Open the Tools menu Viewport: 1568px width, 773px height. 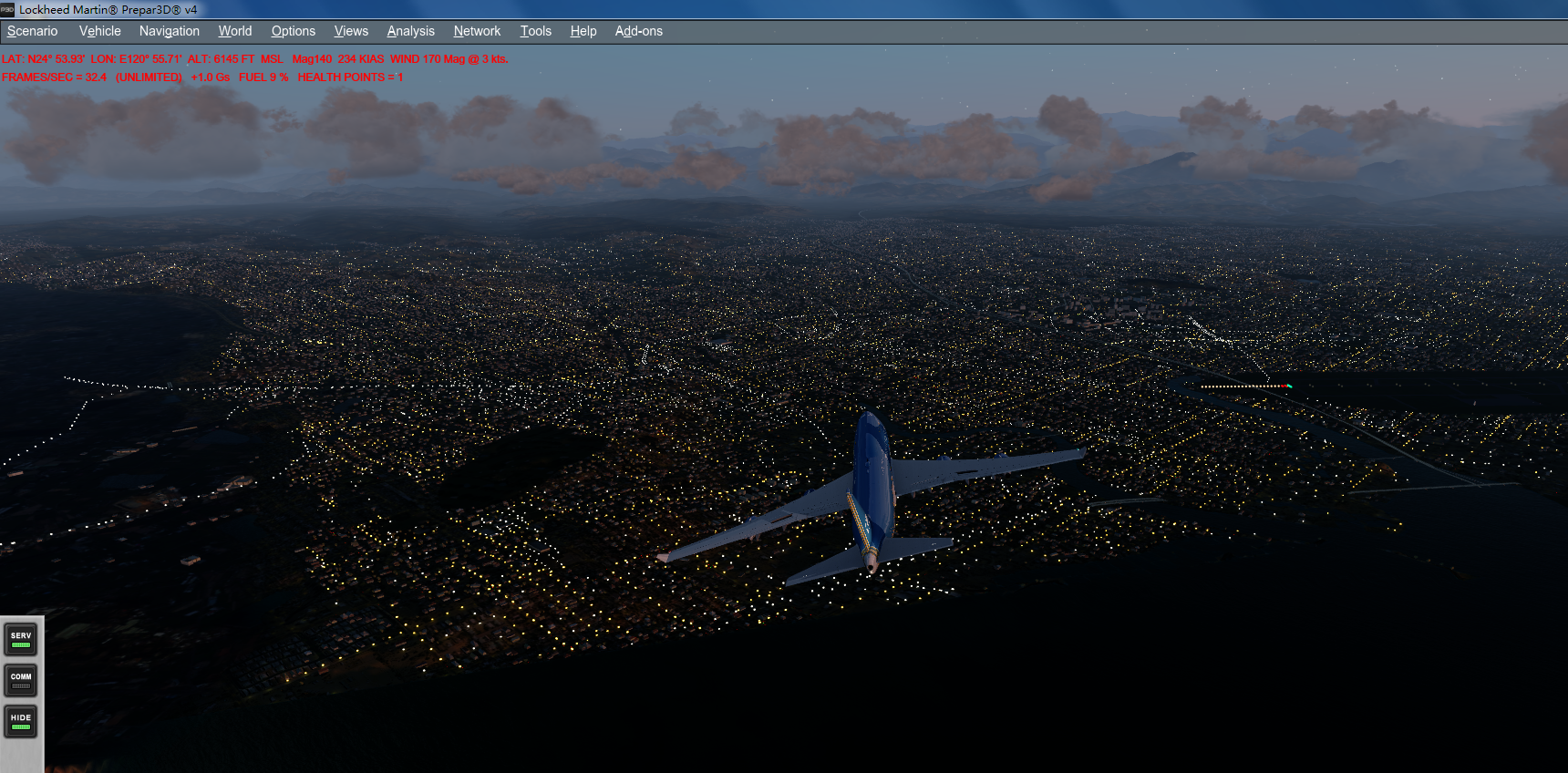(x=535, y=30)
